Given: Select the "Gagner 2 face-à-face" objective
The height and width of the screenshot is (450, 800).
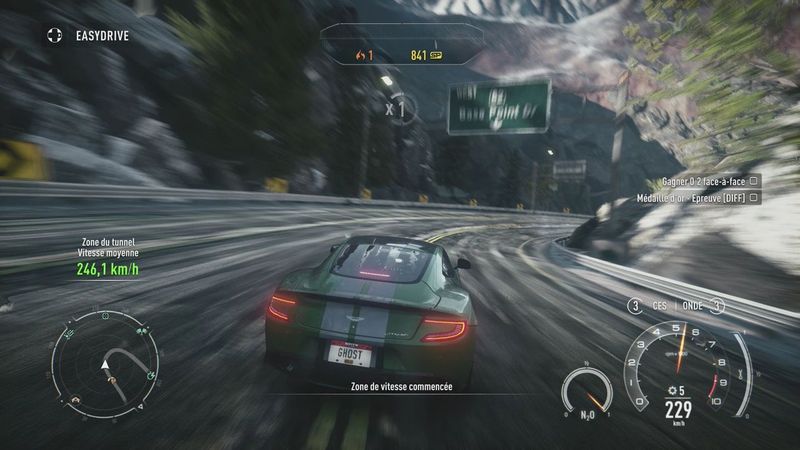Looking at the screenshot, I should (704, 181).
